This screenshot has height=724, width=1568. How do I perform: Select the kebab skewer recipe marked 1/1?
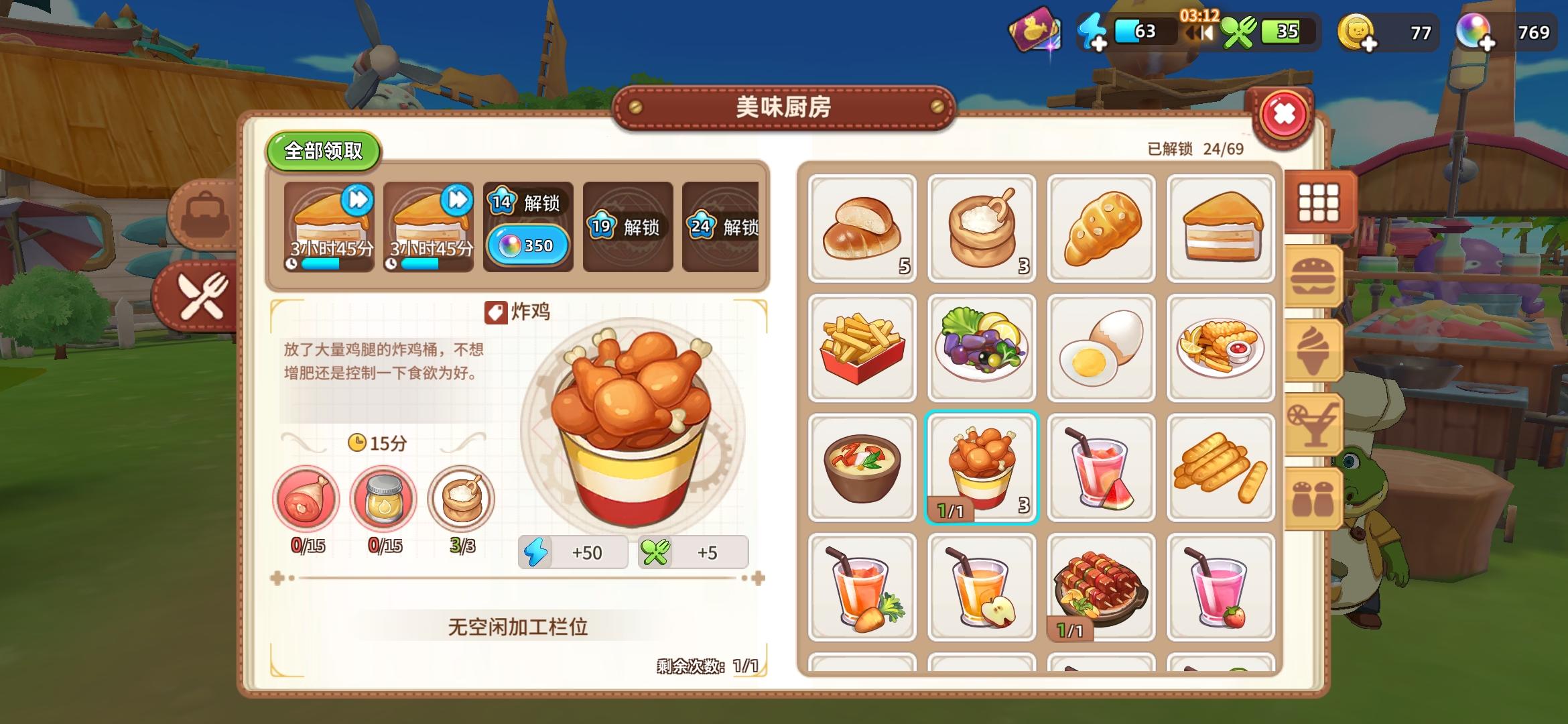1102,589
